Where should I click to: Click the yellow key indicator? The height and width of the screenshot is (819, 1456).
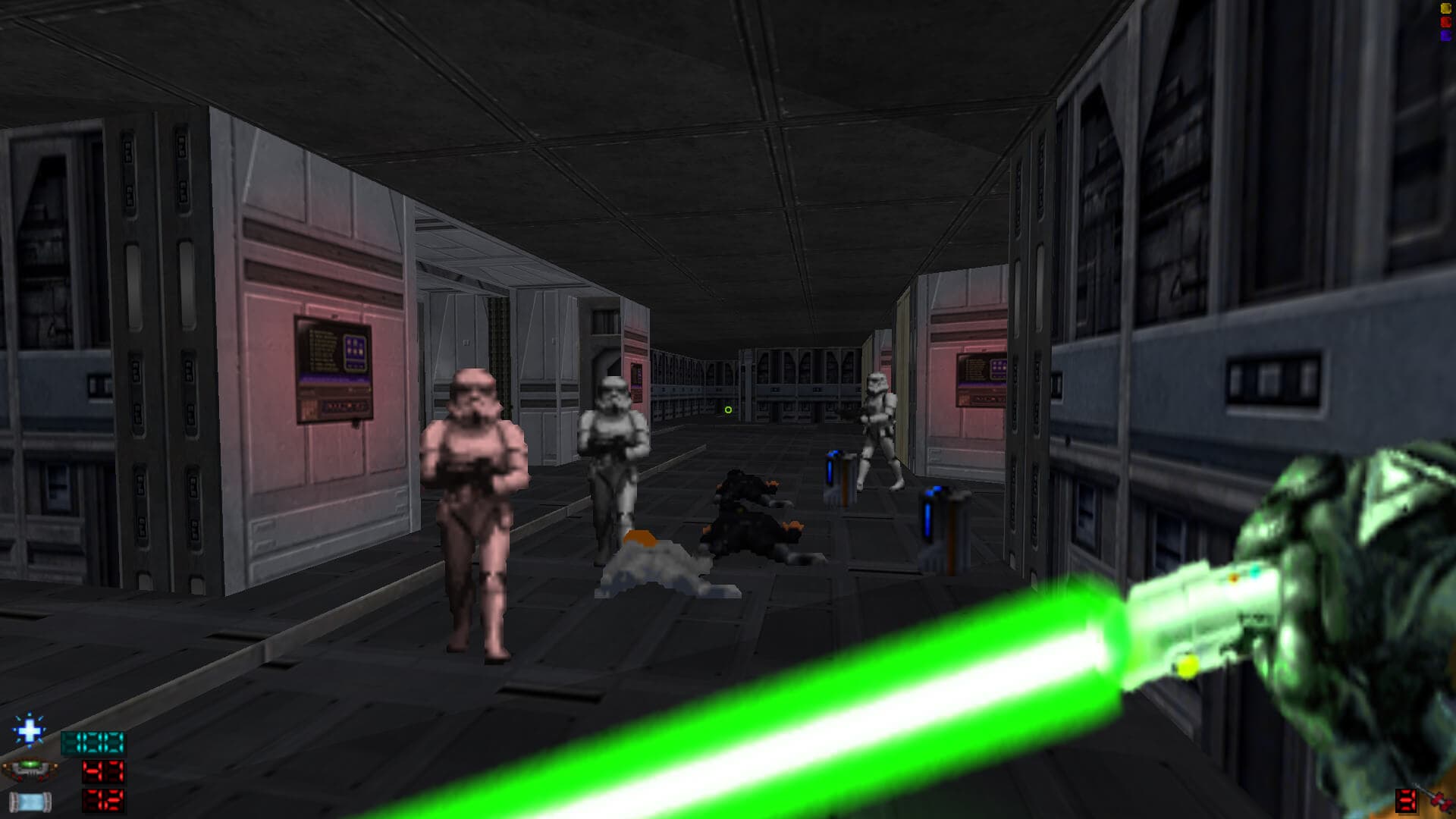pos(1445,8)
